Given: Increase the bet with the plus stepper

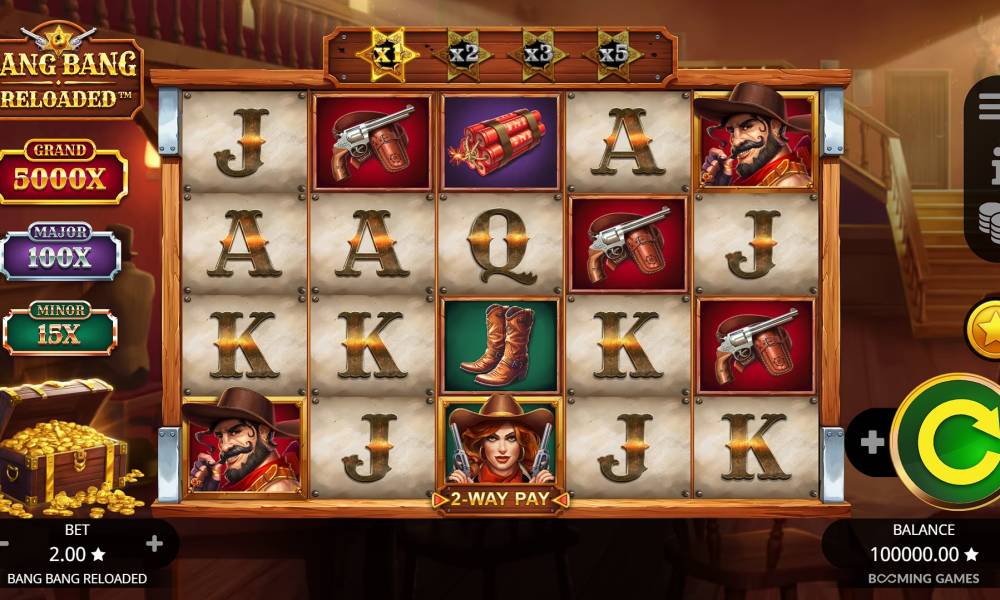Looking at the screenshot, I should point(154,544).
